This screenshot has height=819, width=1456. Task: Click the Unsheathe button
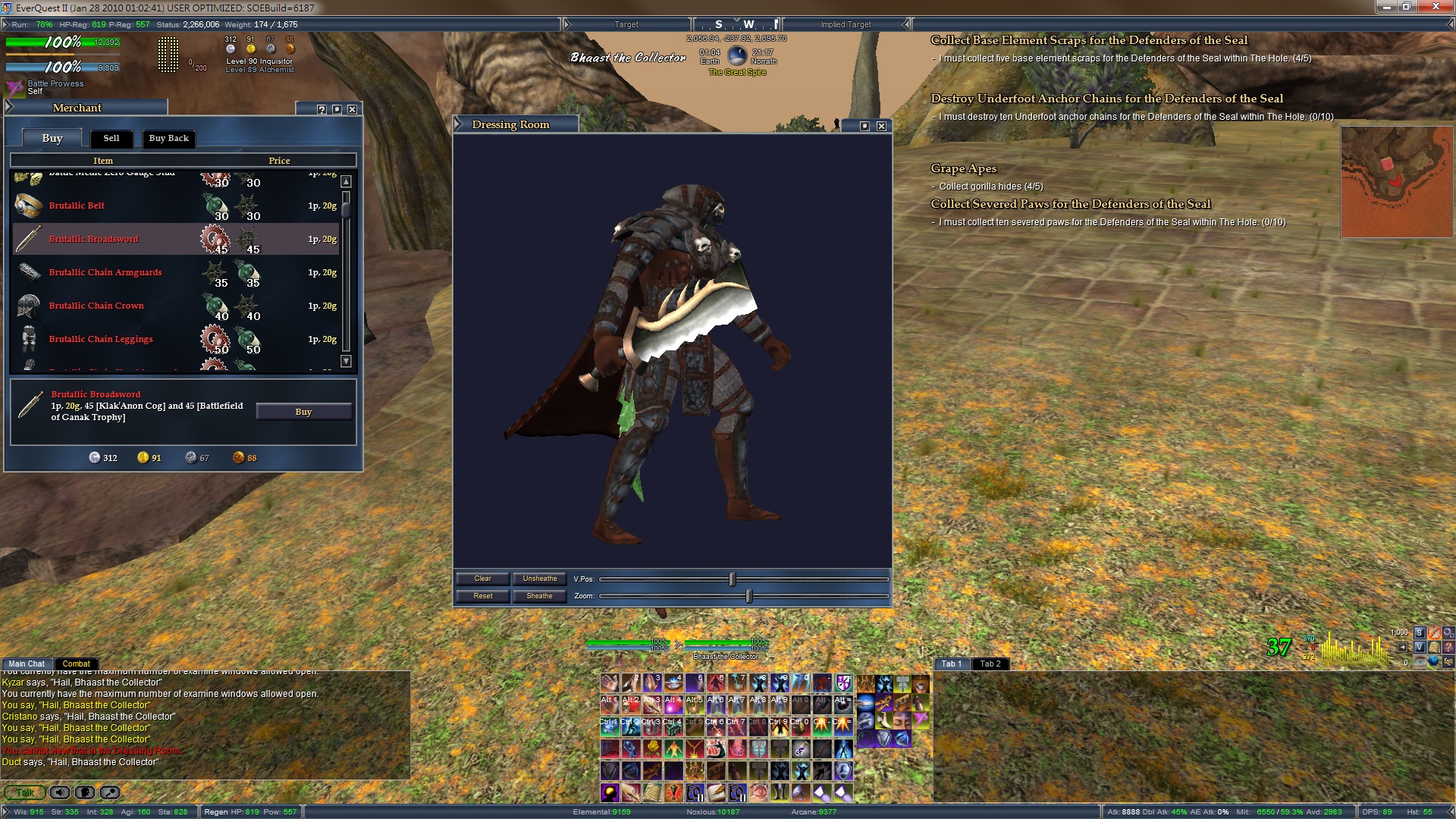[x=539, y=579]
